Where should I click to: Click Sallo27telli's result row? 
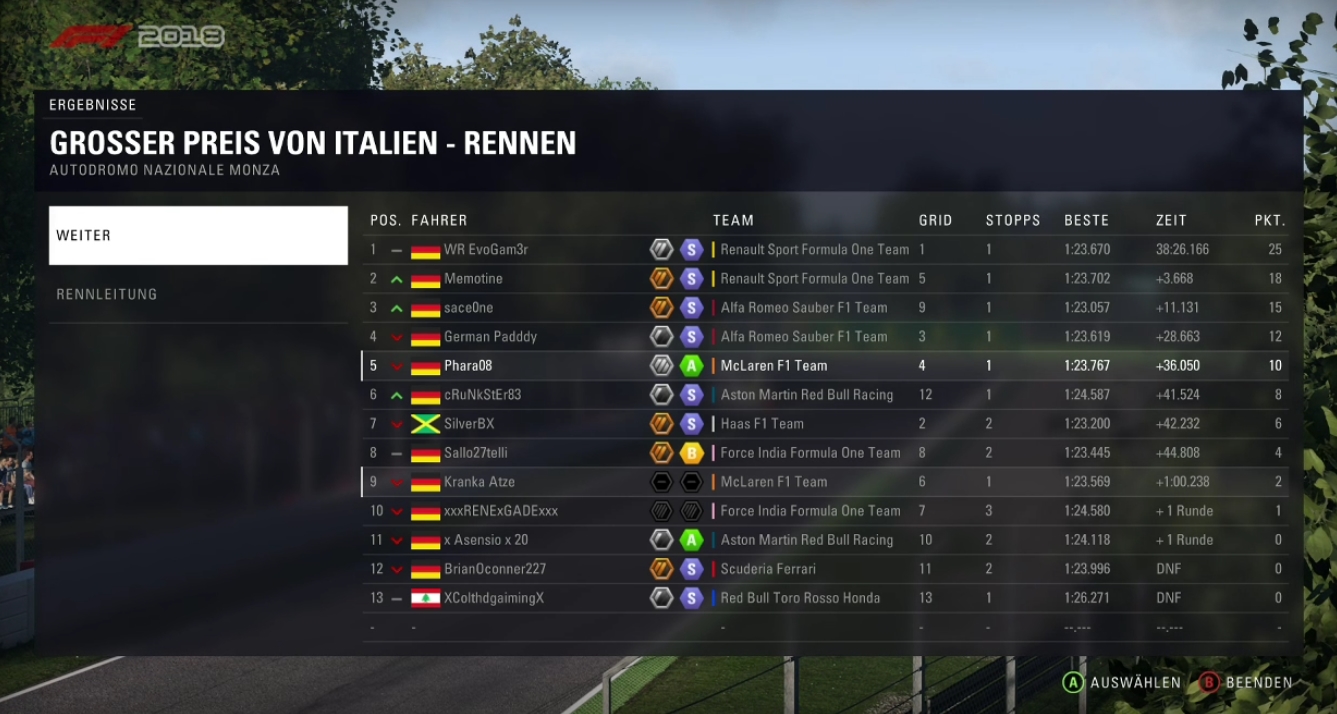tap(825, 453)
